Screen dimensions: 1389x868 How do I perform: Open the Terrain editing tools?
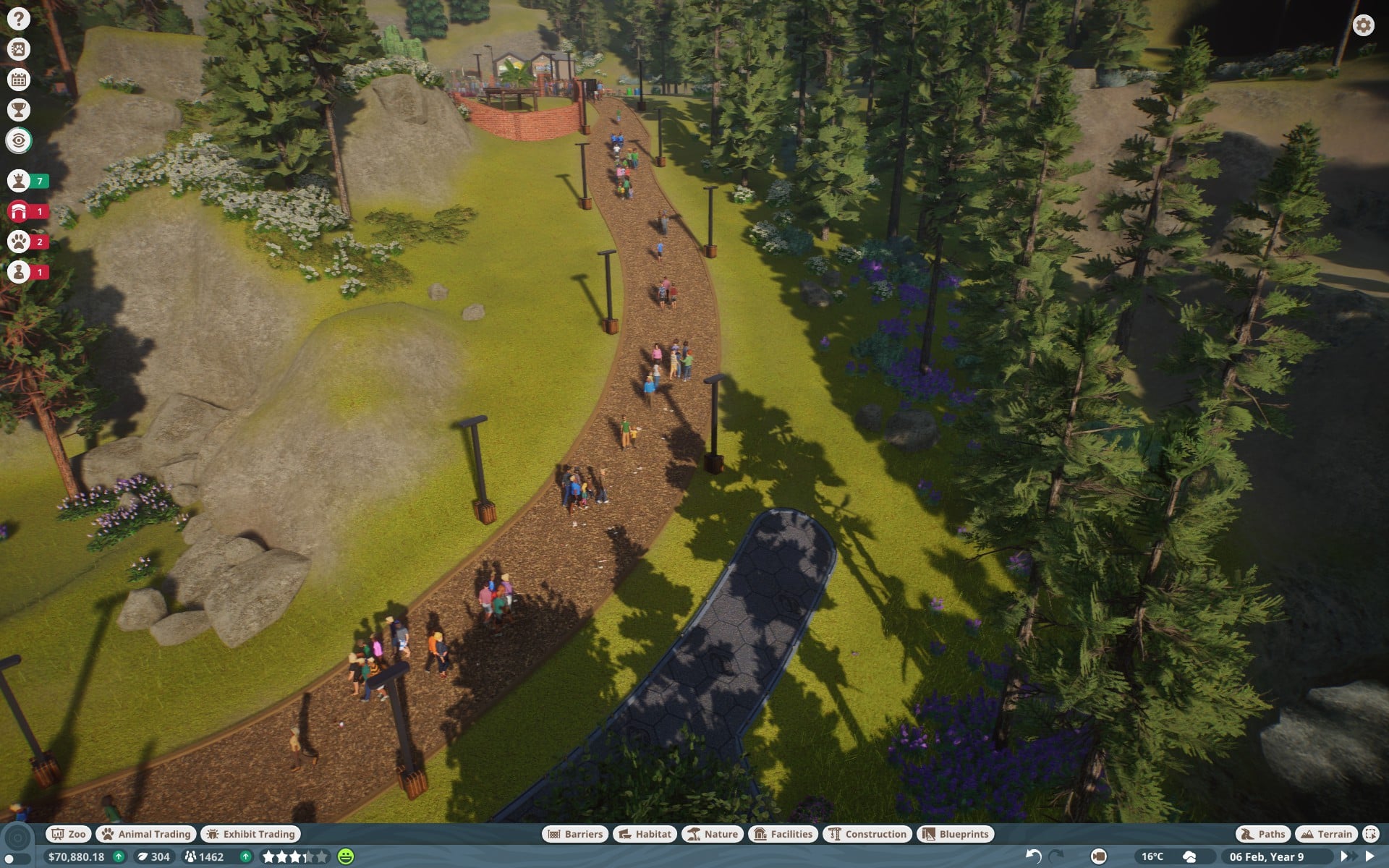pos(1326,834)
